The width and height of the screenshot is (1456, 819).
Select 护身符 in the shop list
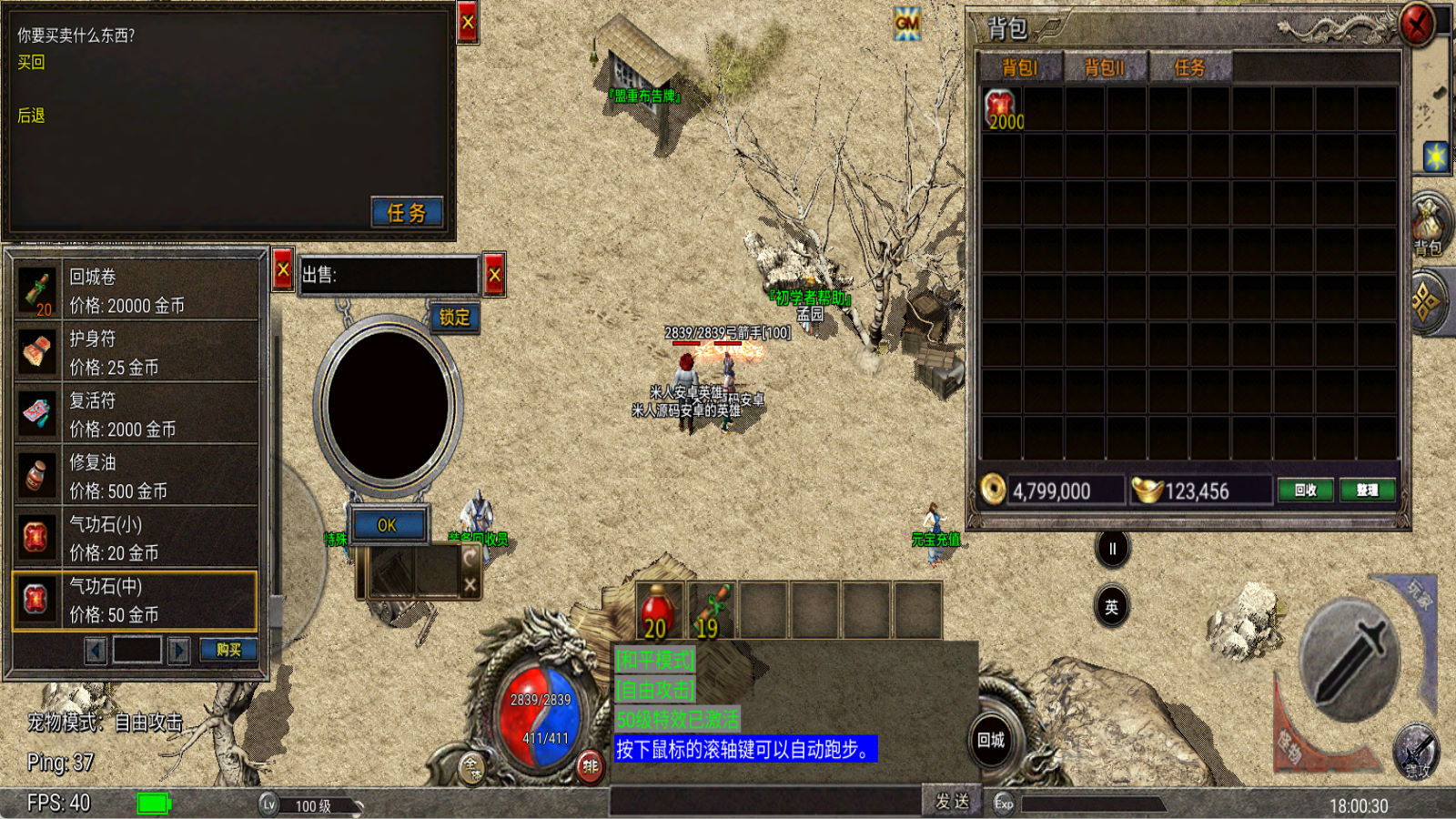136,352
